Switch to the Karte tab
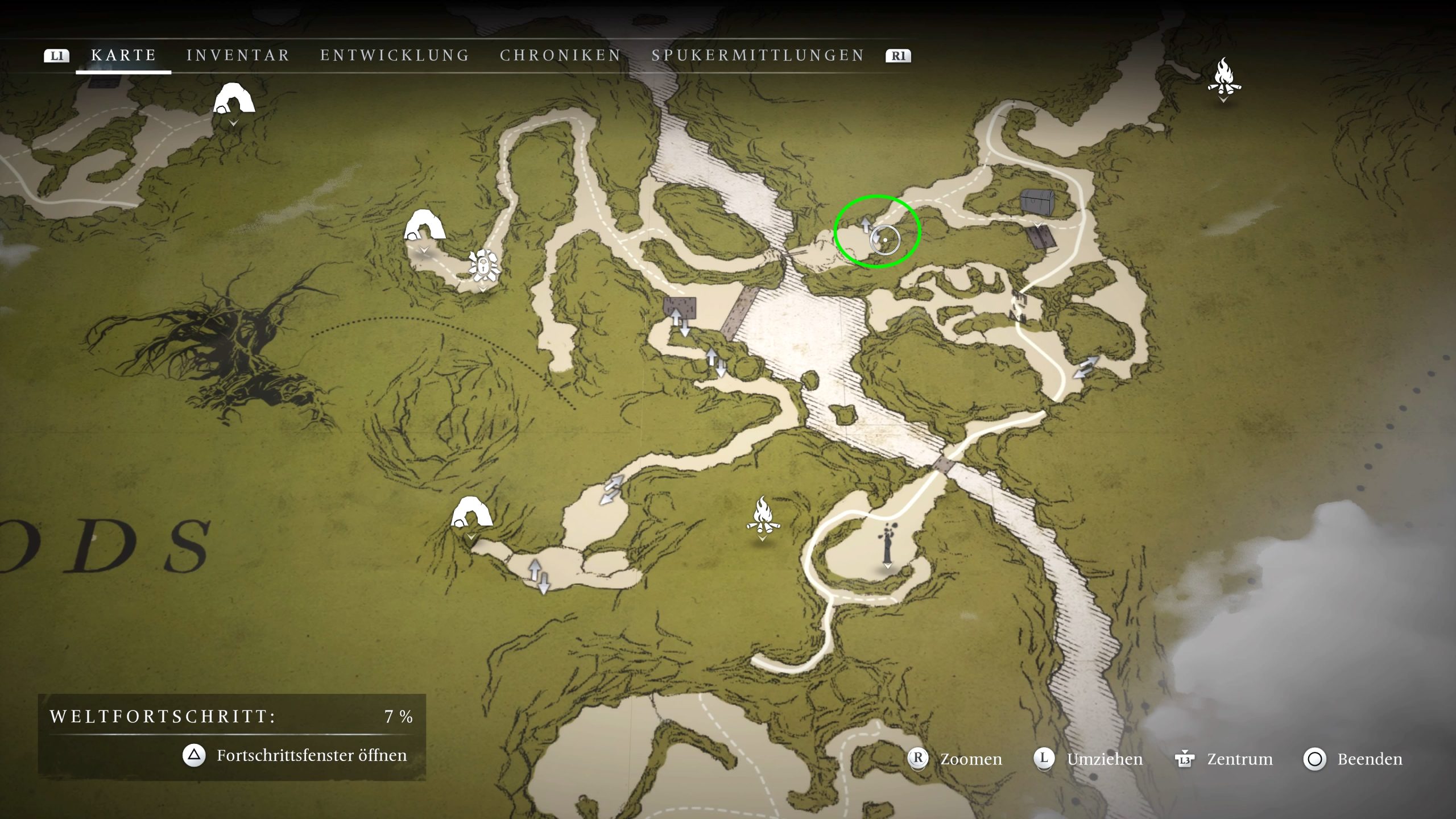 pos(123,55)
